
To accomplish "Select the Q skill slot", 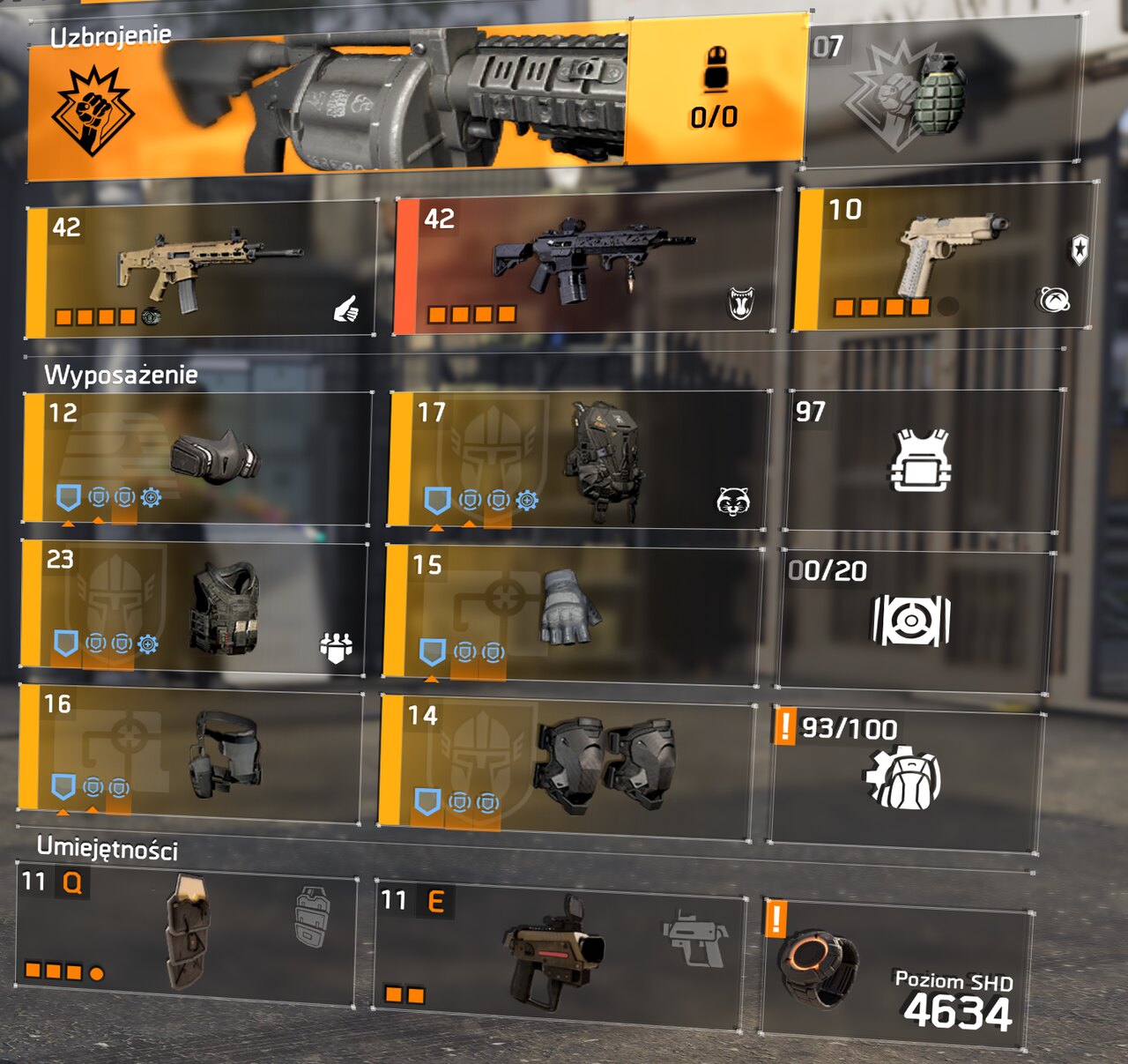I will 187,936.
